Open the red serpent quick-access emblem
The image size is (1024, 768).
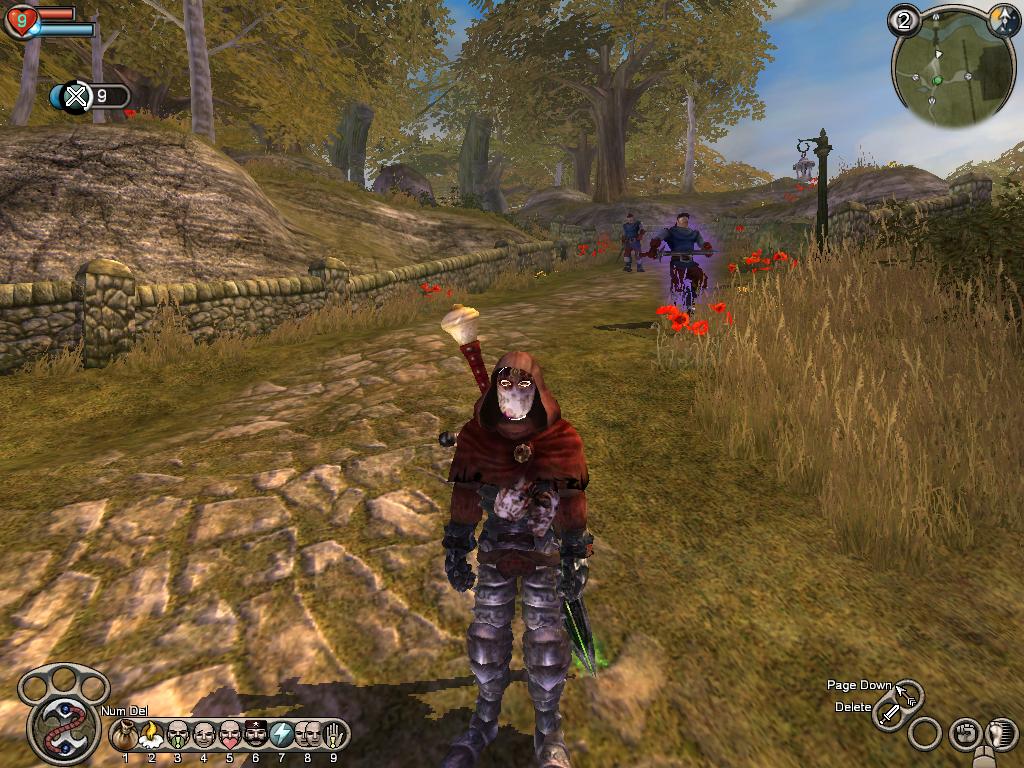(60, 727)
